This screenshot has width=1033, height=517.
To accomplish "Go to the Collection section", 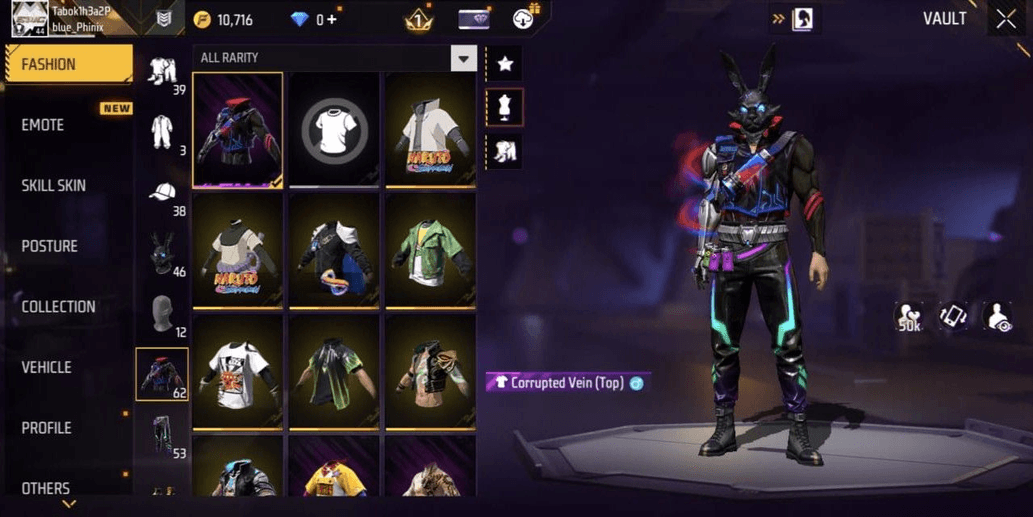I will [58, 307].
